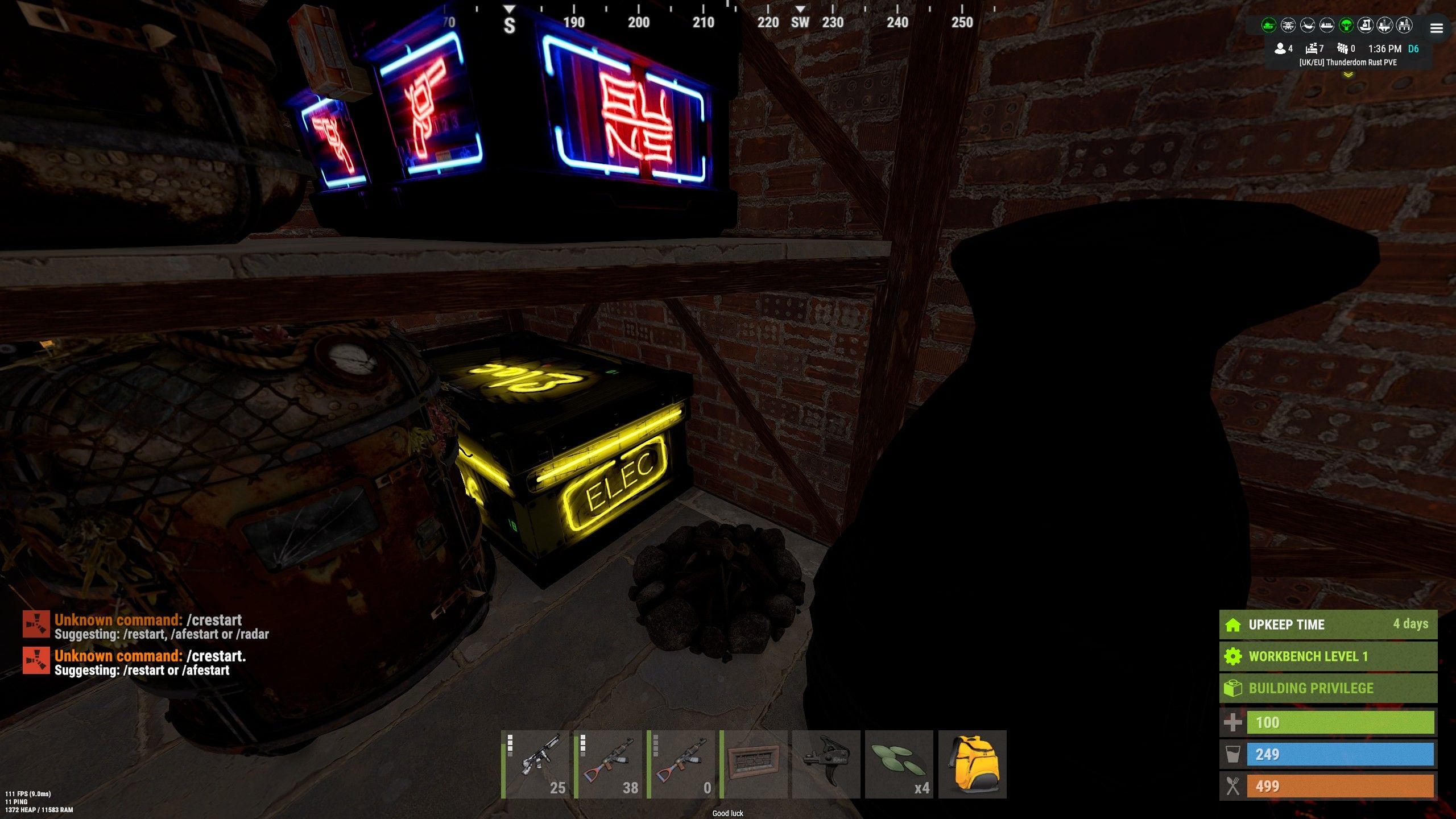Pick the brick window item slot

click(754, 764)
